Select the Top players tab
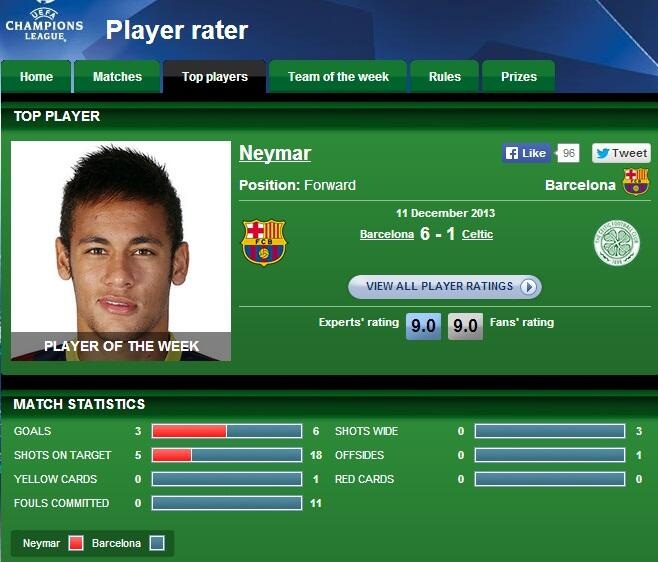Screen dimensions: 658x562 coord(215,77)
